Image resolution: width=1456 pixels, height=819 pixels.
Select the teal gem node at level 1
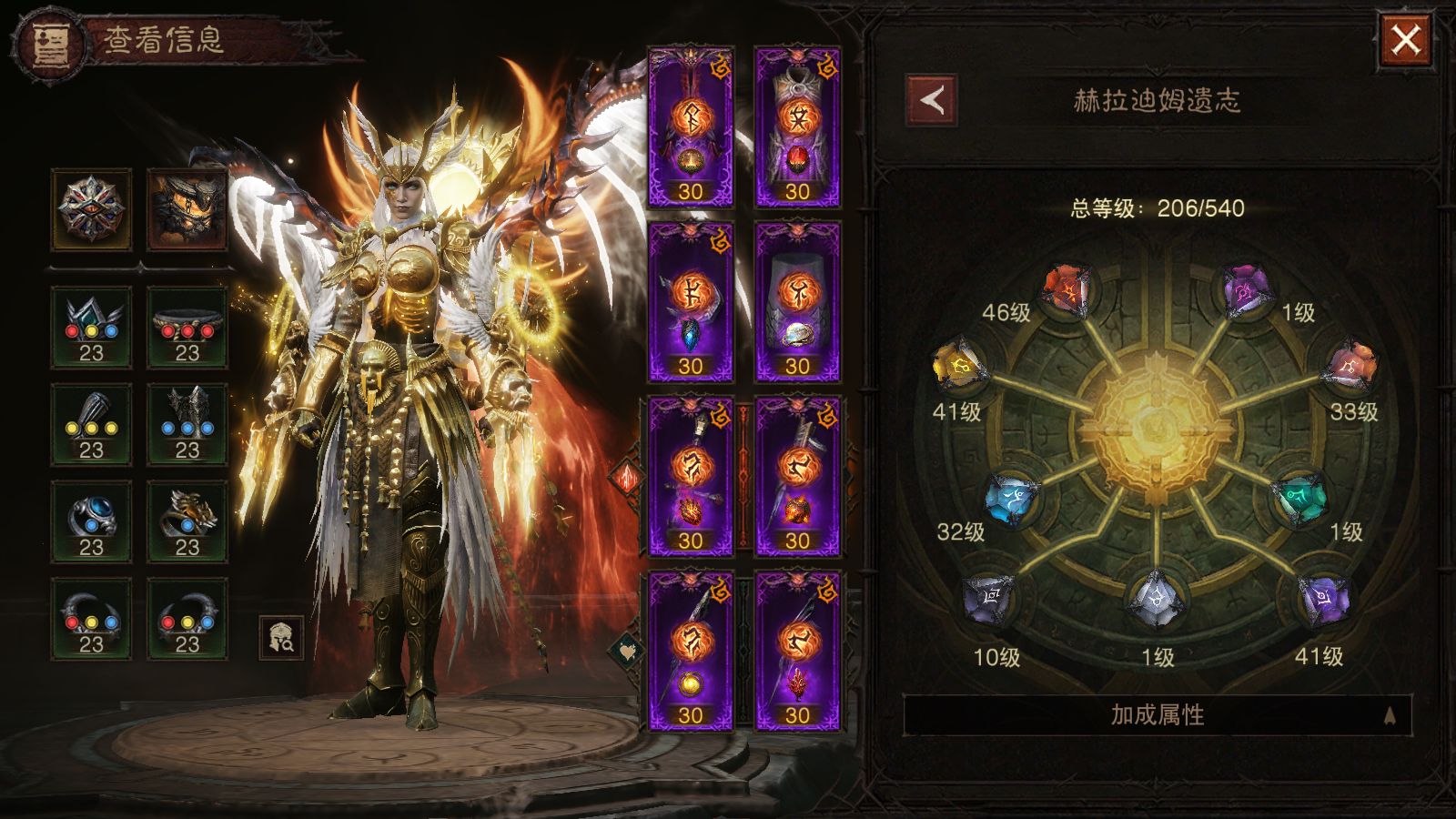[1299, 498]
